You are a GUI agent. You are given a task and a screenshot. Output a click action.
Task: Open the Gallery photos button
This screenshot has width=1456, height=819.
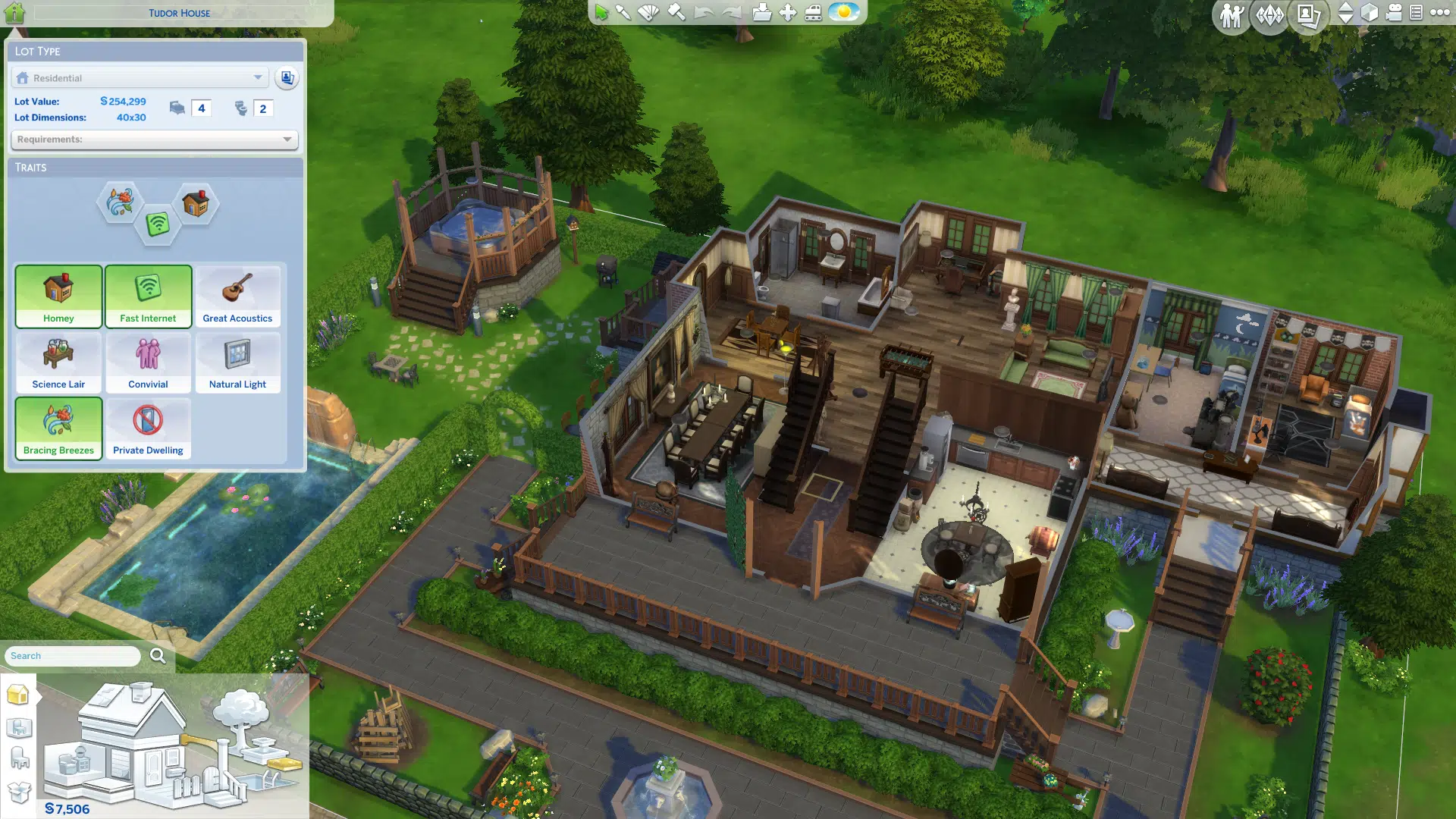[x=1308, y=14]
